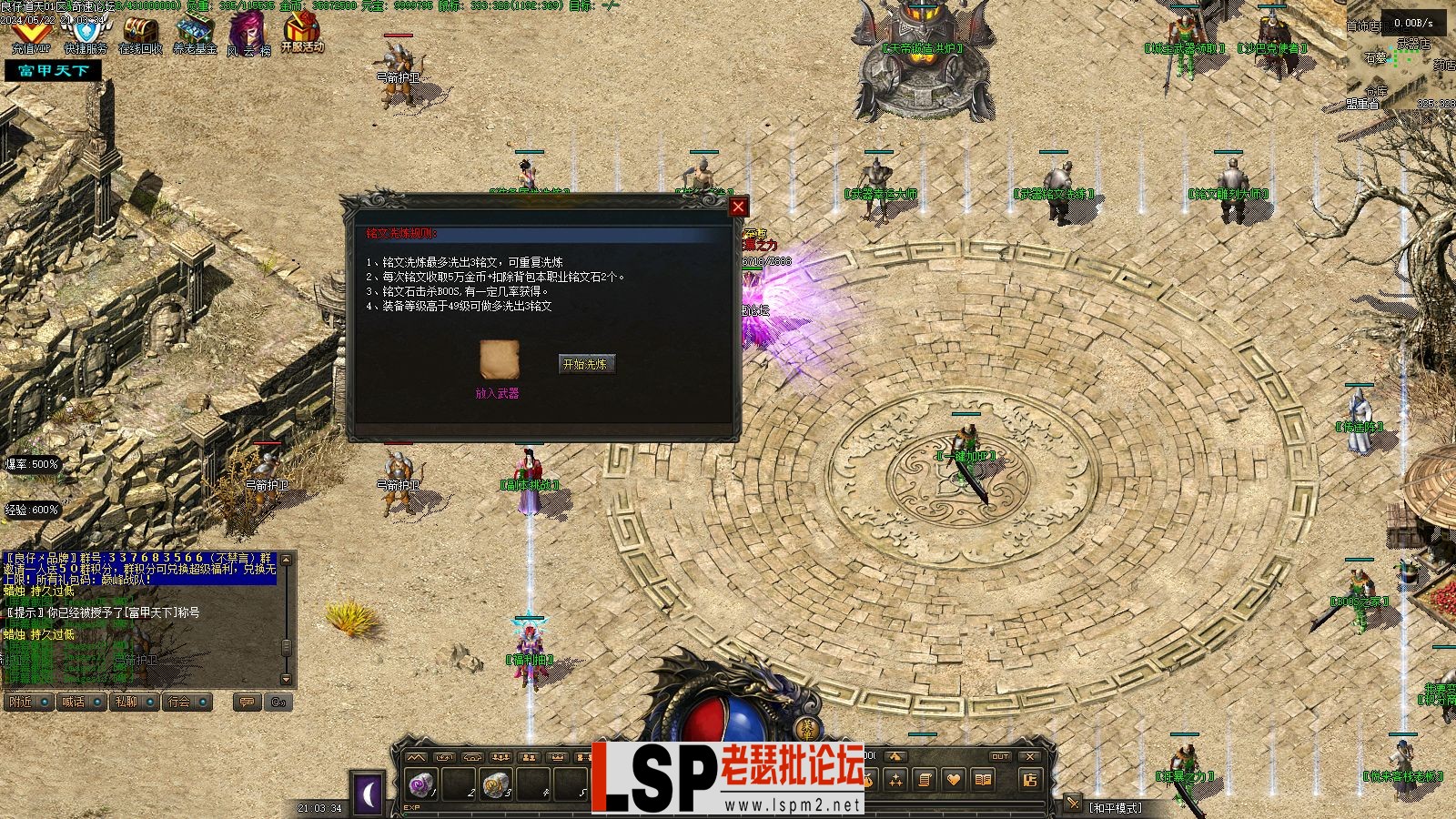Screen dimensions: 1456x819
Task: Toggle the 喊话 channel radio button
Action: pos(97,703)
